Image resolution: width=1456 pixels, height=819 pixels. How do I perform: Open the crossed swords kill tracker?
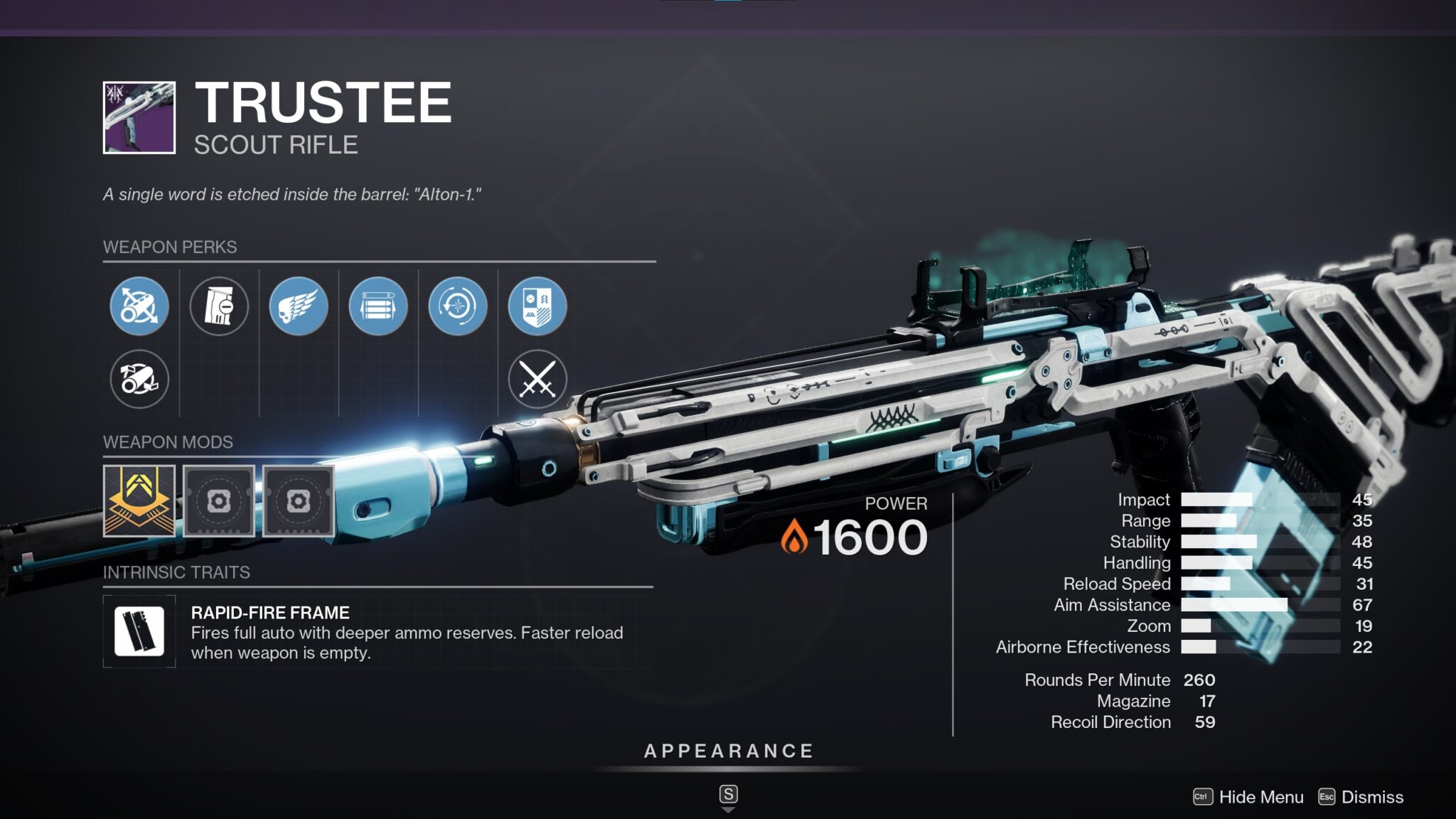pos(537,380)
